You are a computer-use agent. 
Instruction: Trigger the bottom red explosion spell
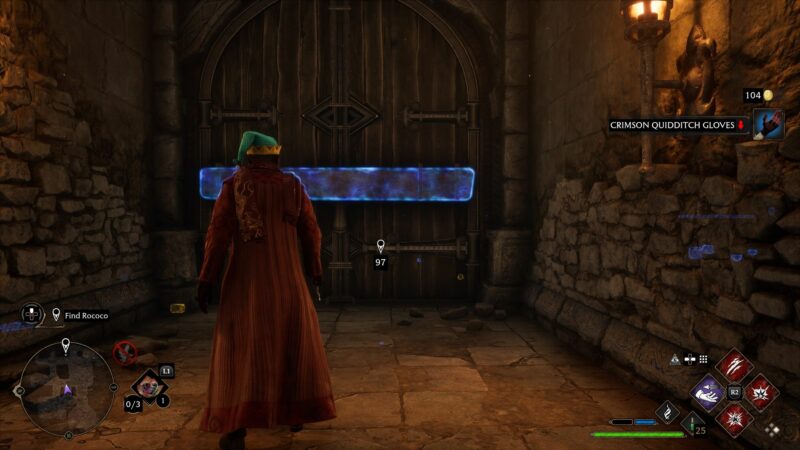[x=734, y=418]
